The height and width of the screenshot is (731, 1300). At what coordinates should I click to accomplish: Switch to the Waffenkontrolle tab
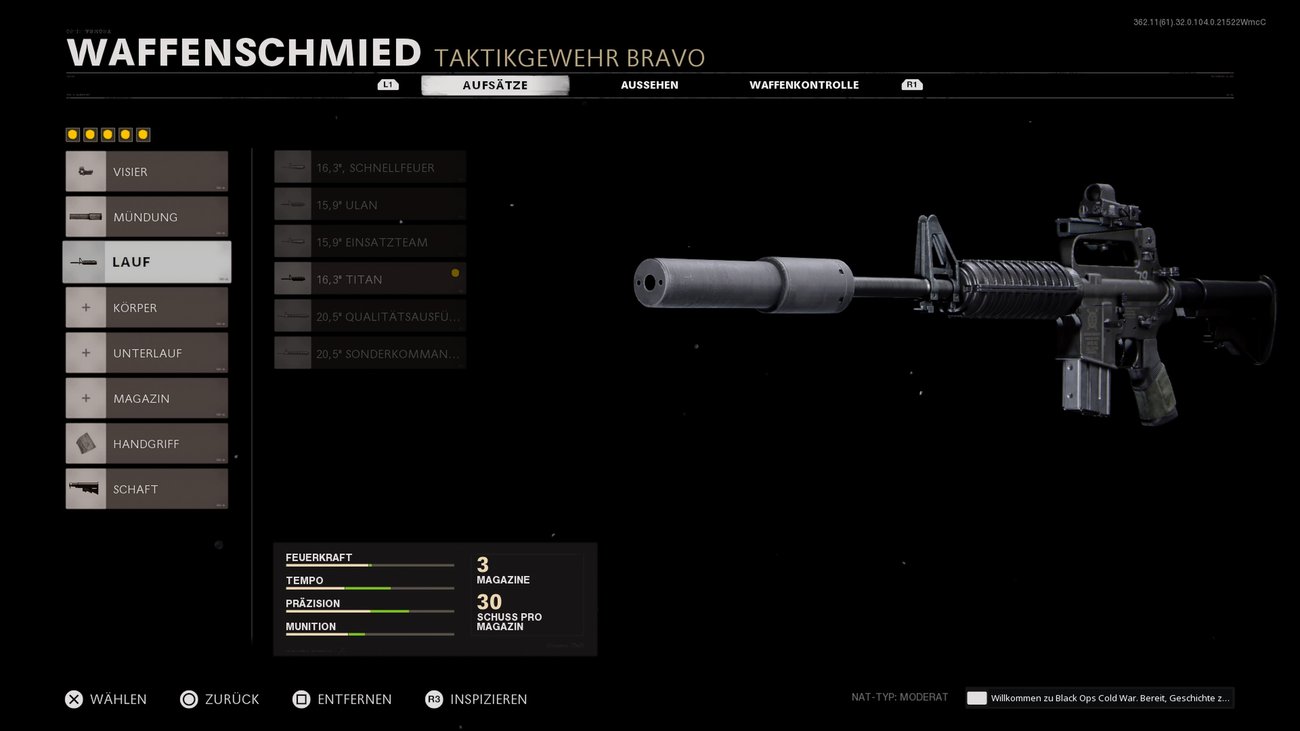804,85
